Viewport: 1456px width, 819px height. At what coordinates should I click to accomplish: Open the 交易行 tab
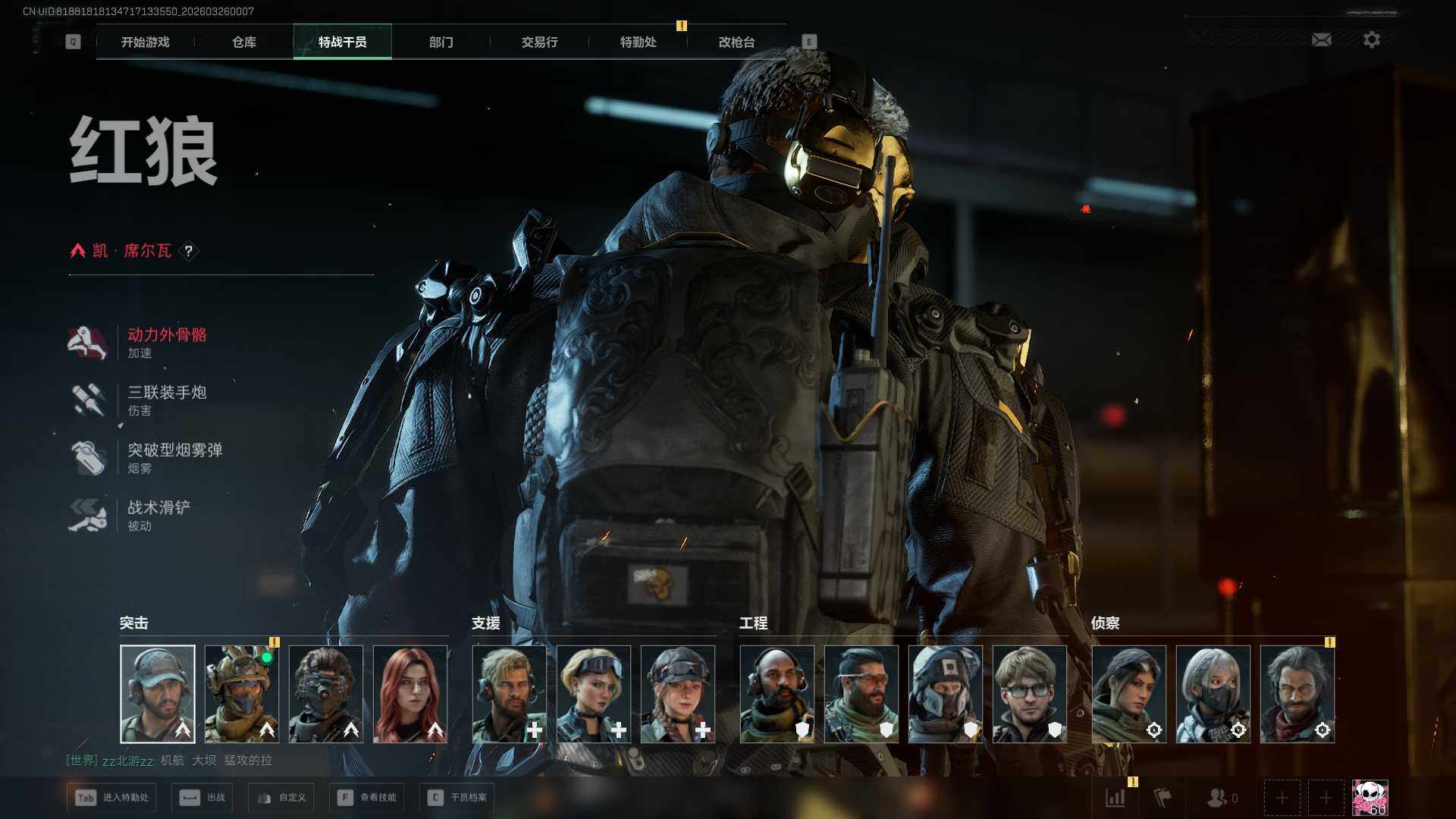click(539, 42)
